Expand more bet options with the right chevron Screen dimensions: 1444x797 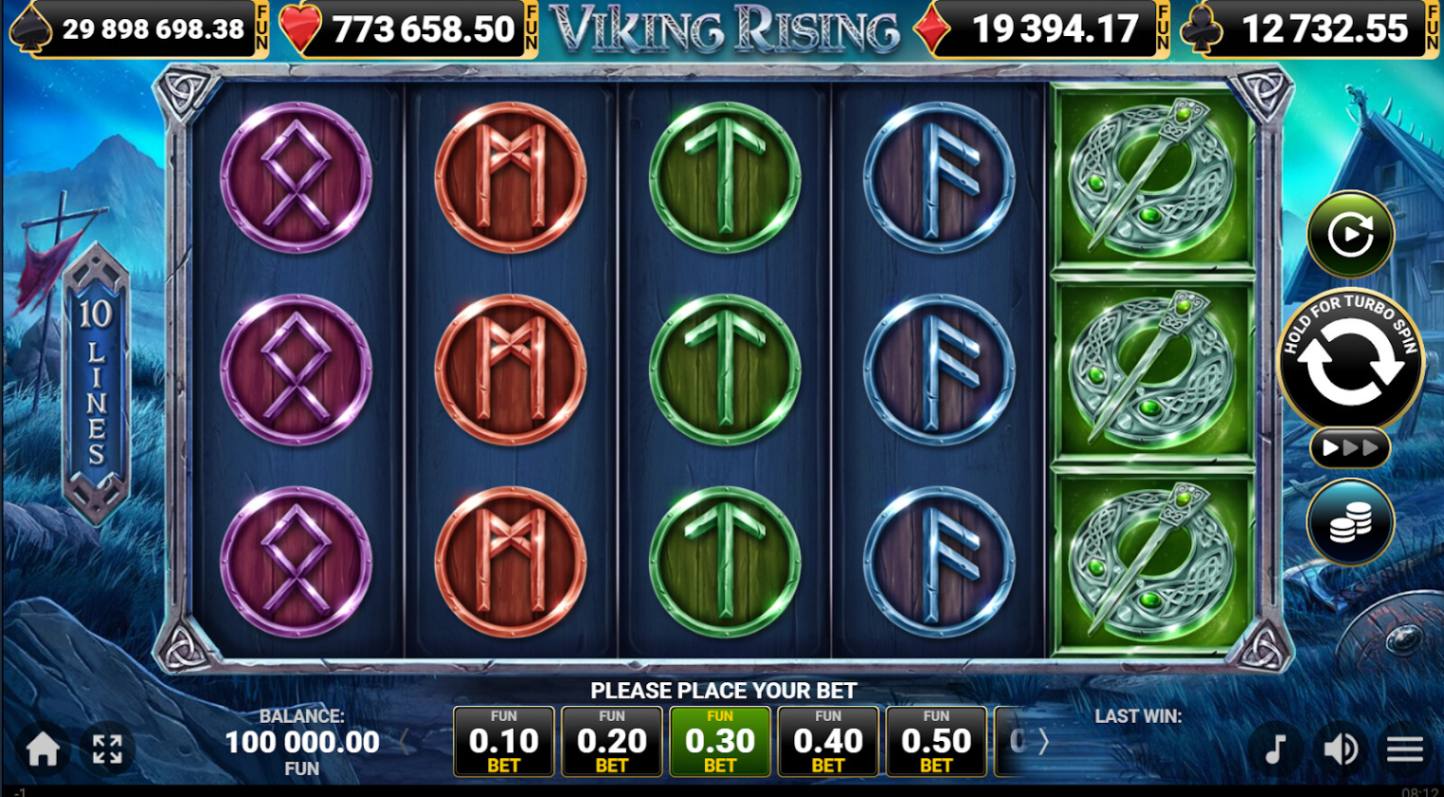click(x=1043, y=742)
